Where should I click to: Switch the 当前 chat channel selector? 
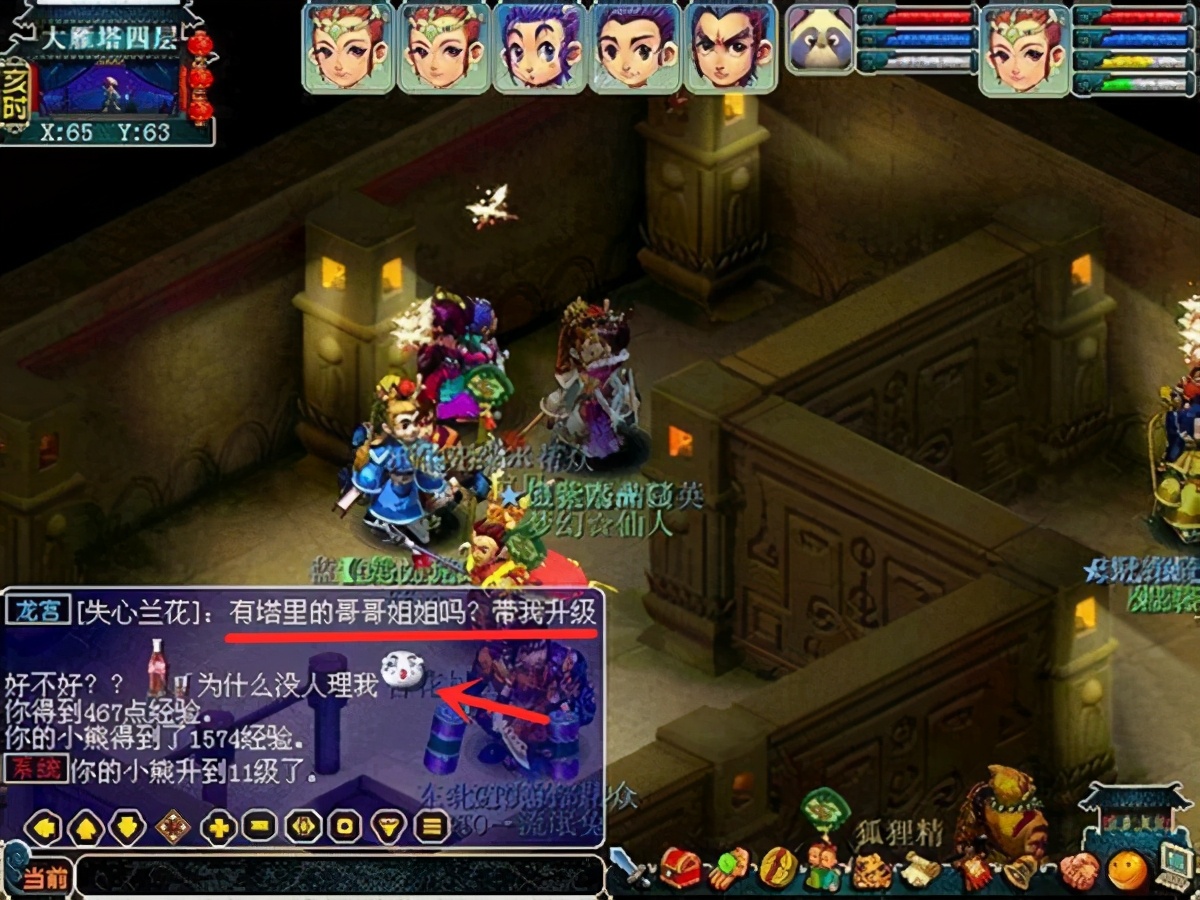coord(44,878)
